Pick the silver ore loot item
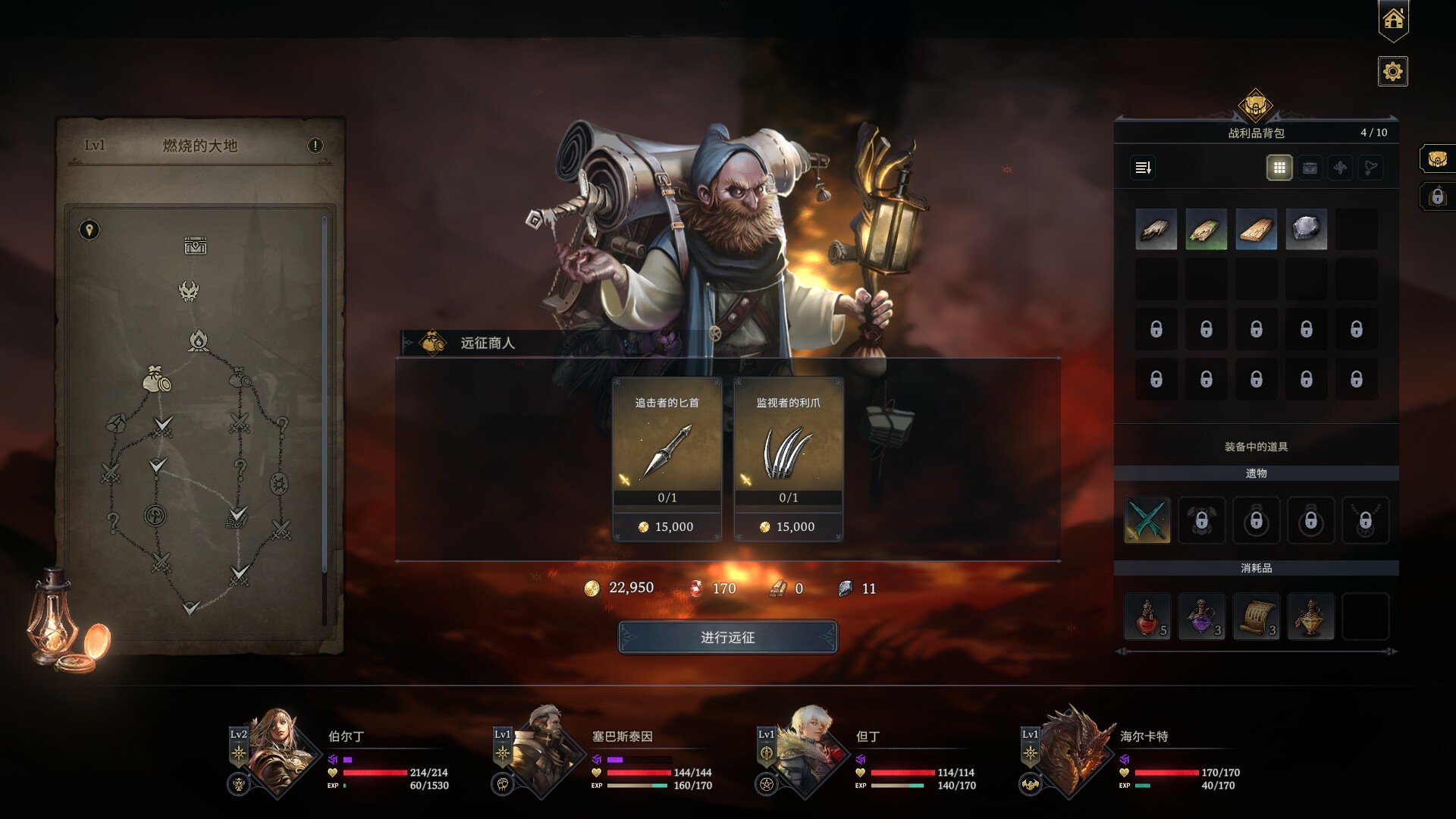This screenshot has height=819, width=1456. [x=1306, y=229]
